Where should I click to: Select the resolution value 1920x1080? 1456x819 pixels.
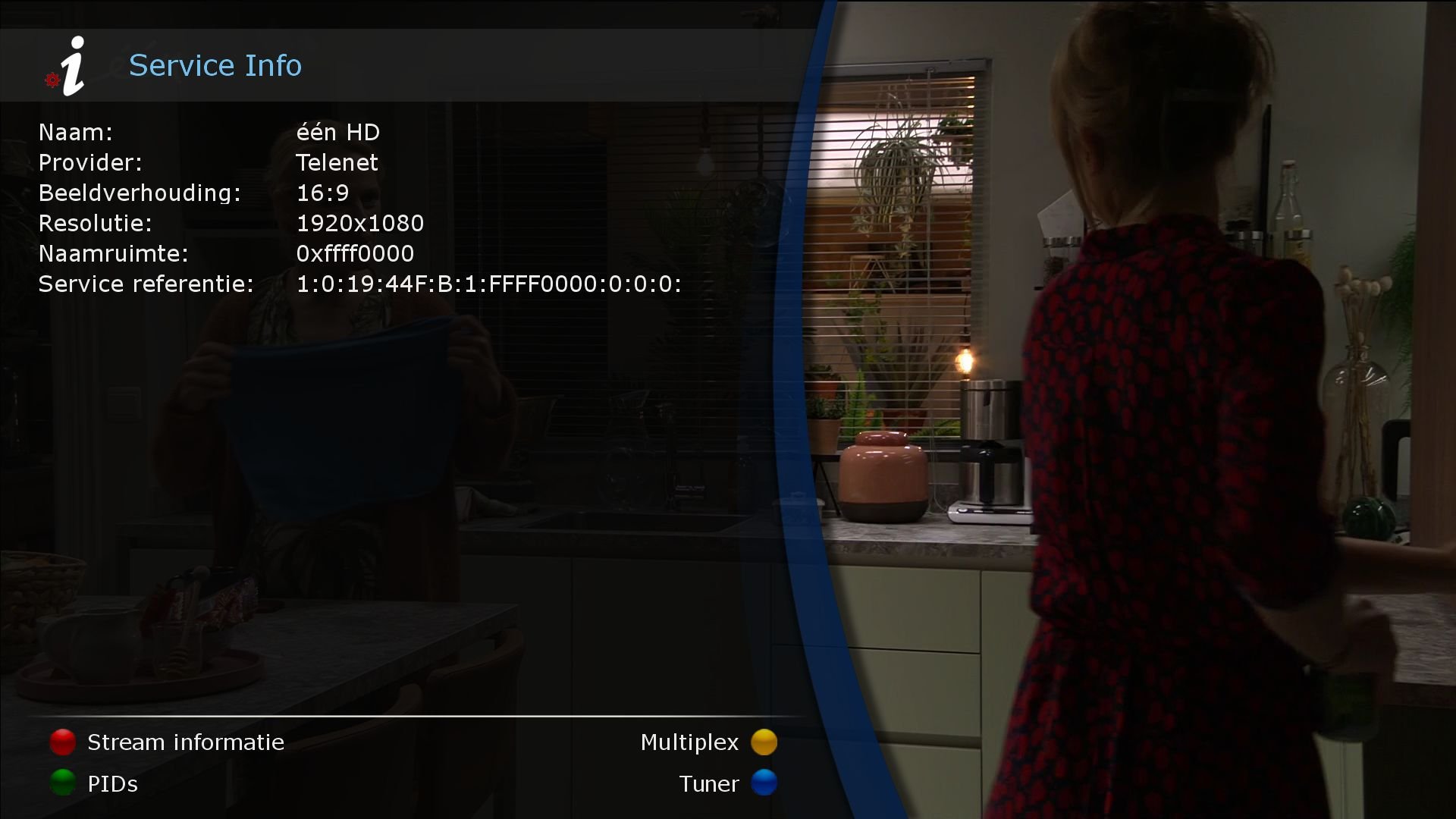coord(361,223)
